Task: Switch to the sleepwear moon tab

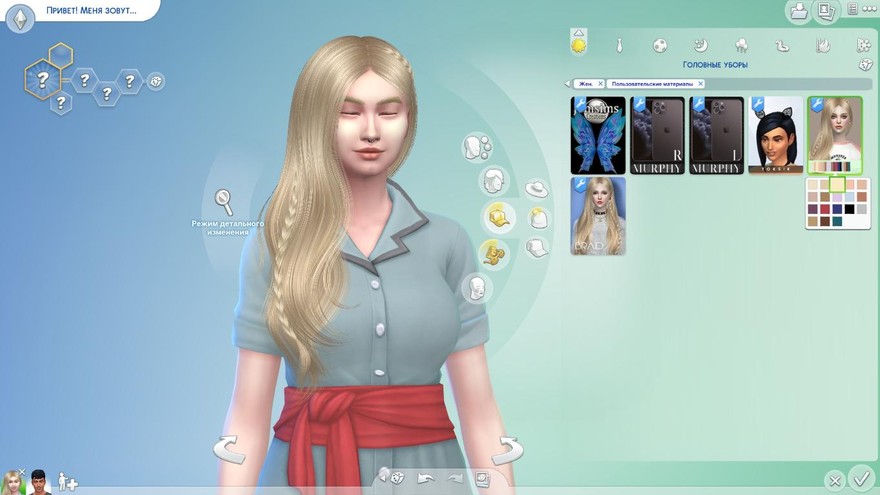Action: tap(701, 46)
